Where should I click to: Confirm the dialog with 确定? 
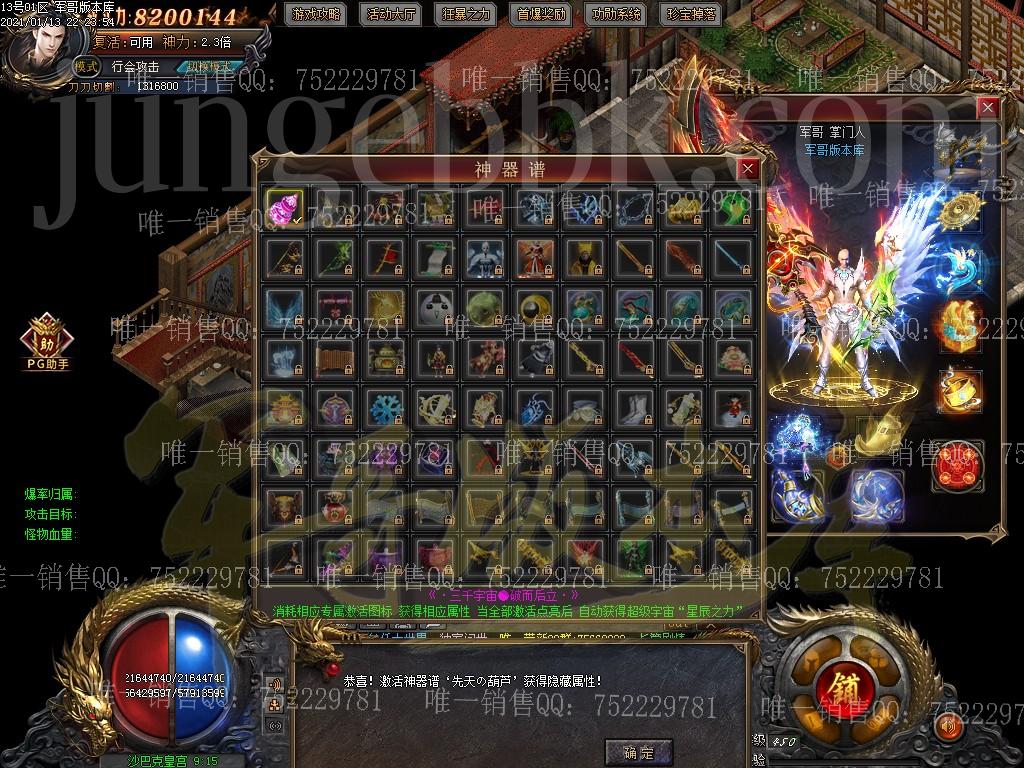637,752
